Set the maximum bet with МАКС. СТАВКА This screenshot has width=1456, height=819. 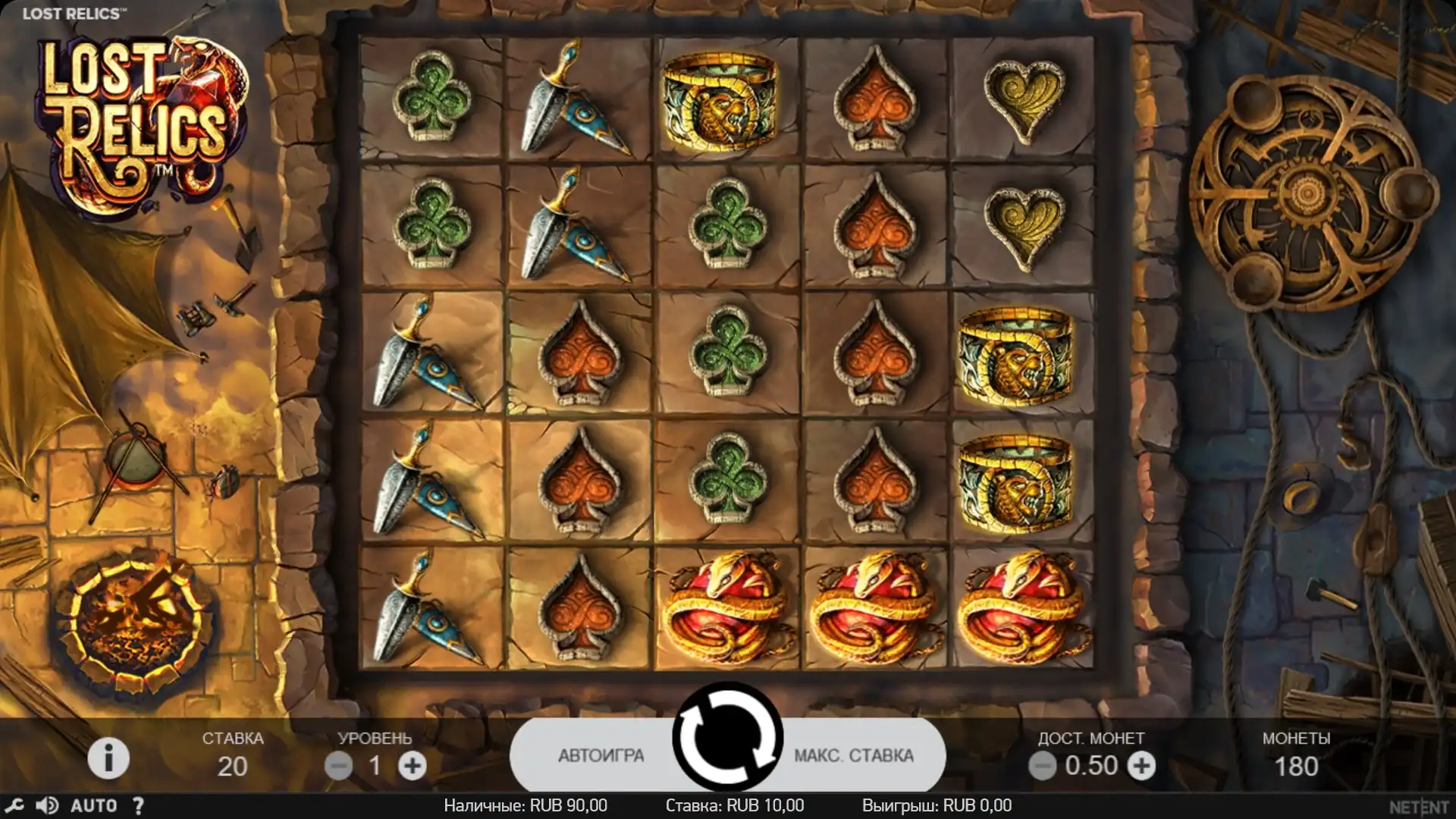click(853, 755)
